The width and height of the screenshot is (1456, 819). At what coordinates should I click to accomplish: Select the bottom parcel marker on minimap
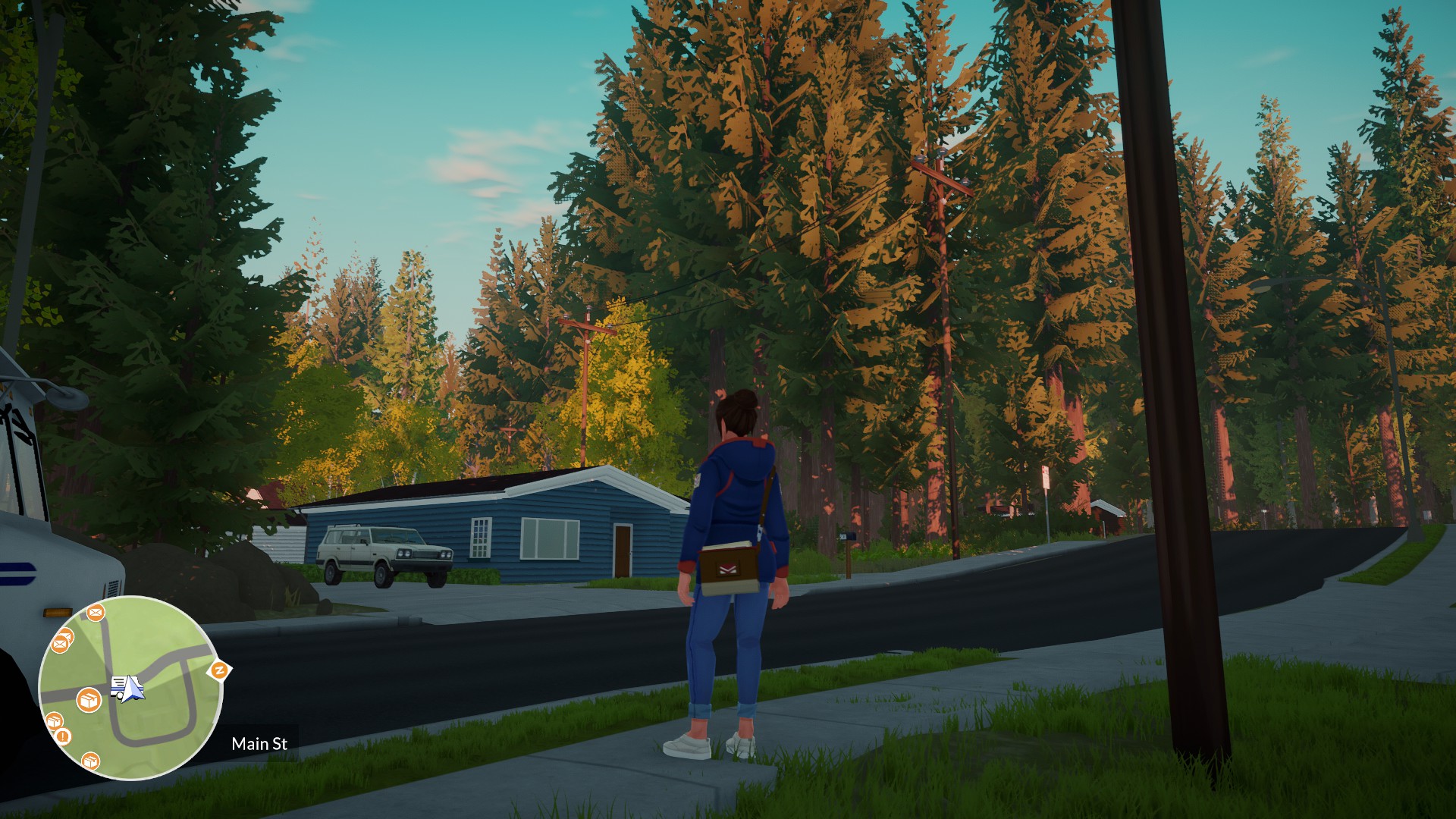90,760
